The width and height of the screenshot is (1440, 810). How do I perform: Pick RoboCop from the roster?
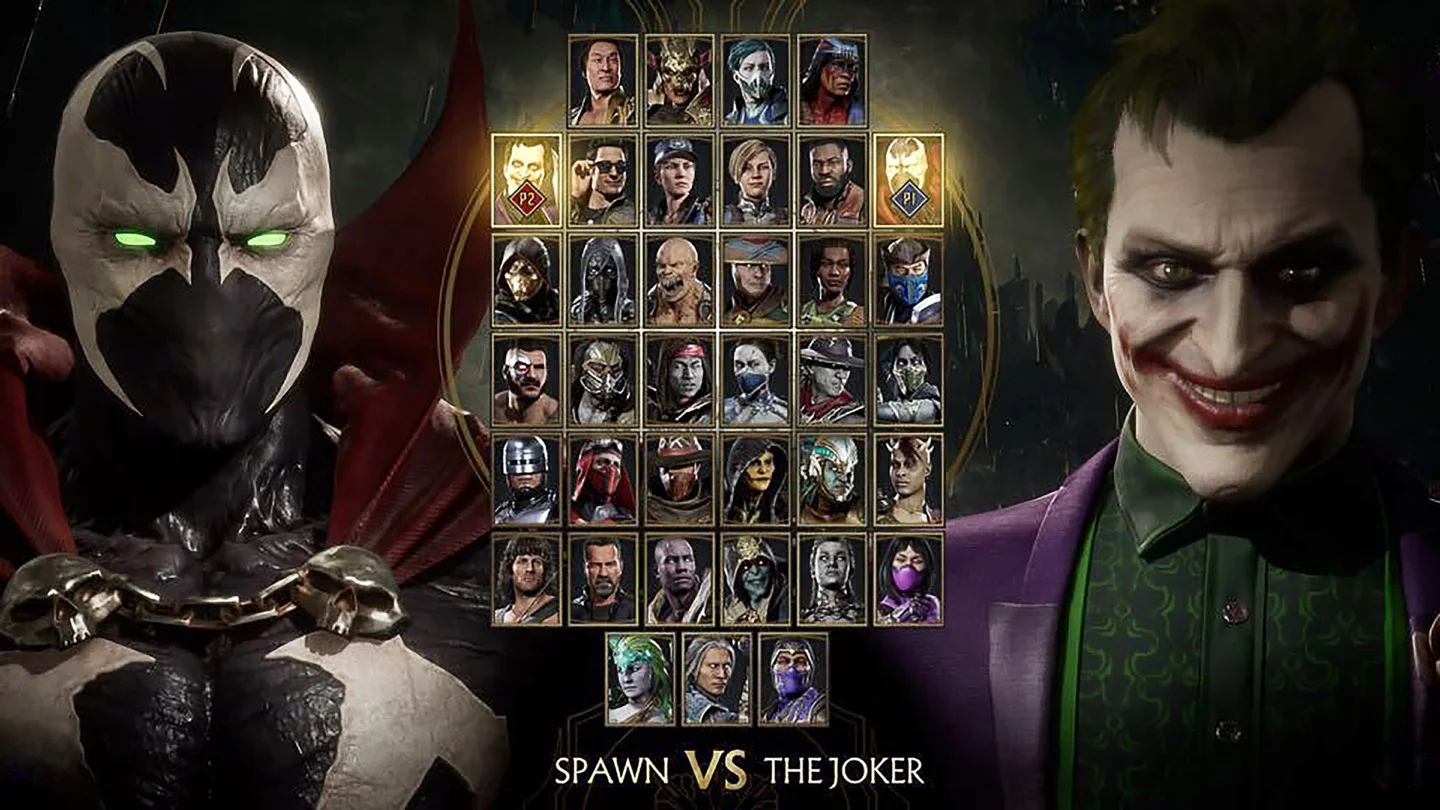click(525, 480)
